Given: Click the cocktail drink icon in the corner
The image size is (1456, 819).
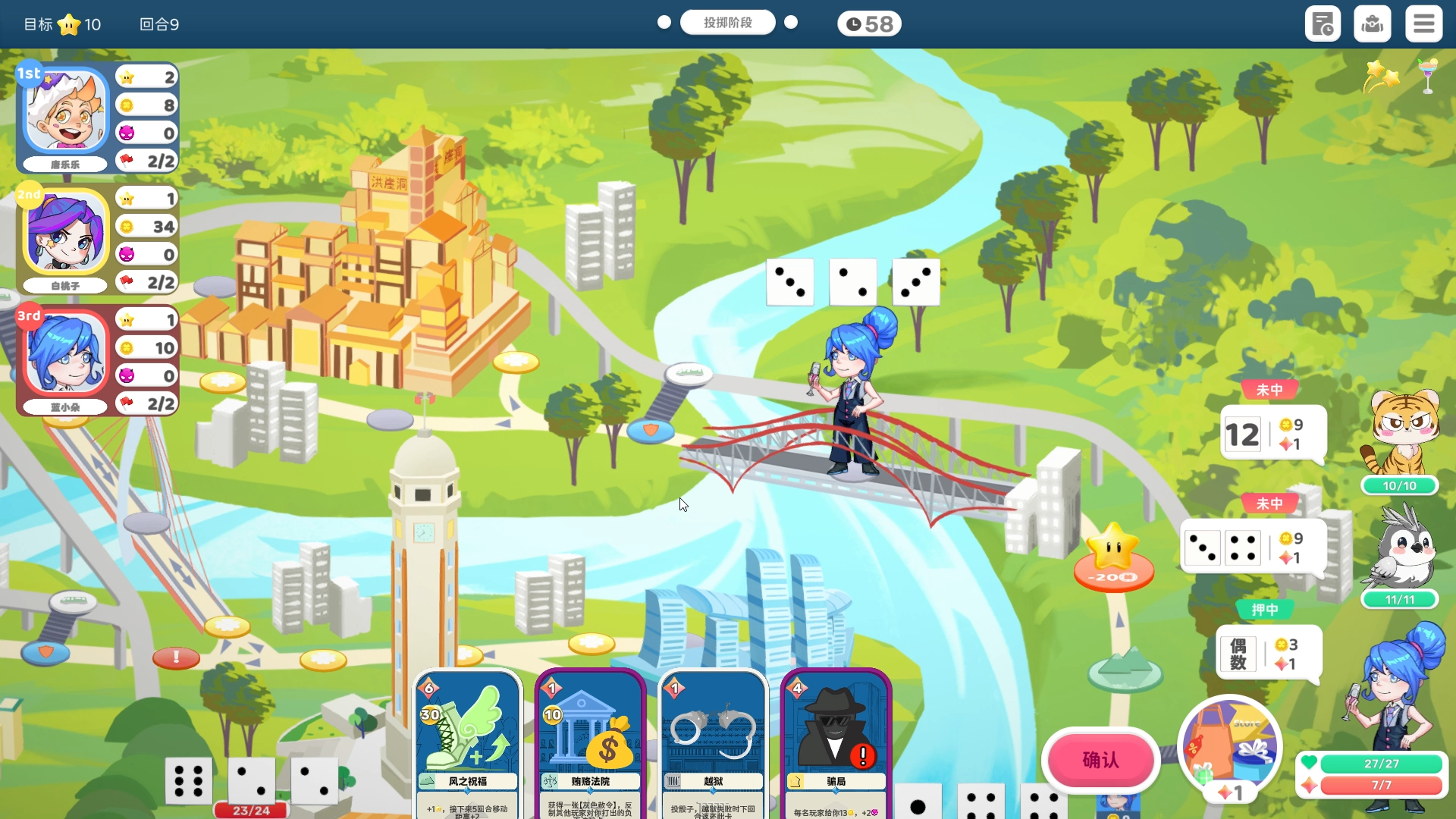Looking at the screenshot, I should (x=1428, y=76).
